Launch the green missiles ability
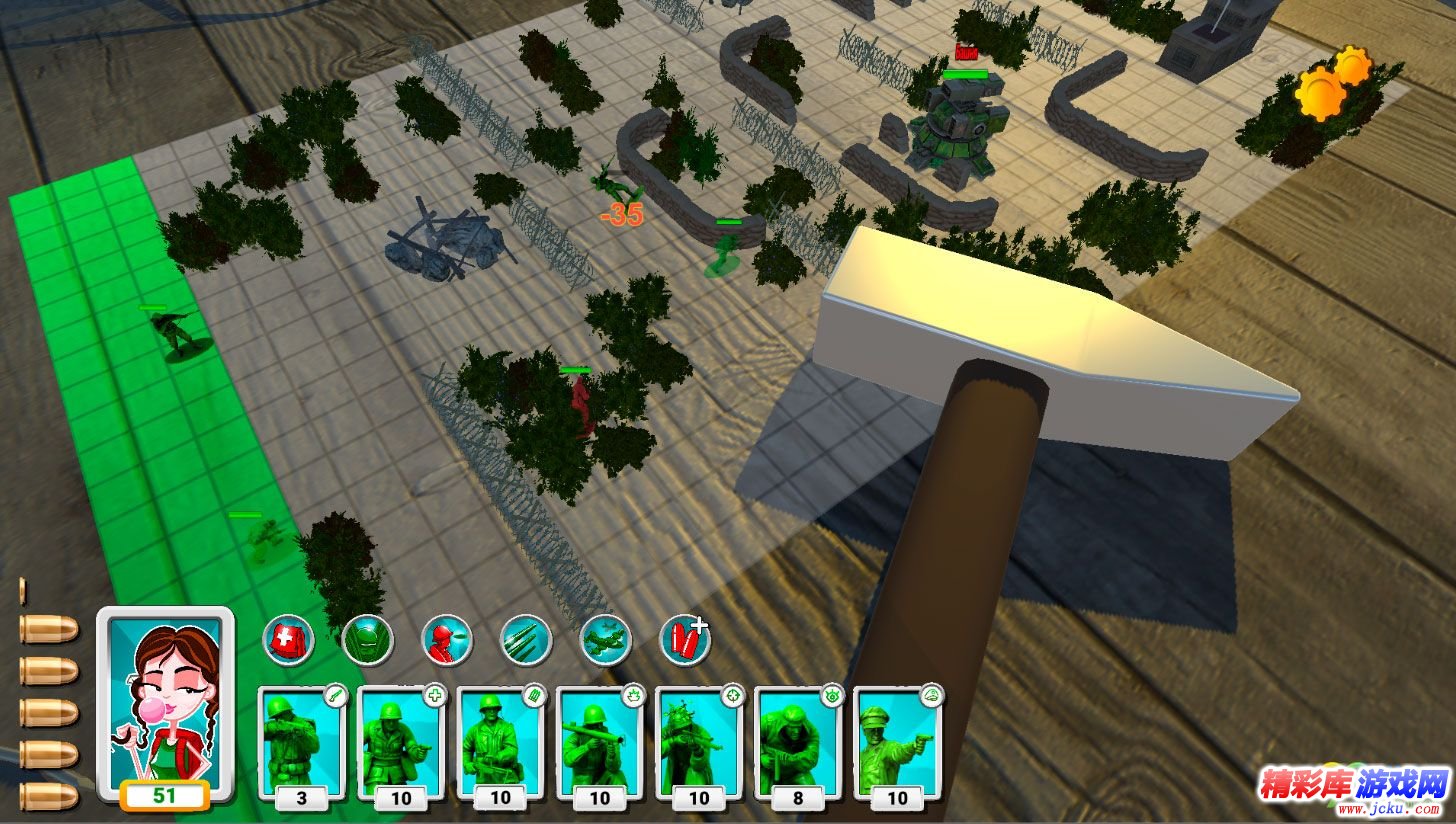 pyautogui.click(x=526, y=639)
